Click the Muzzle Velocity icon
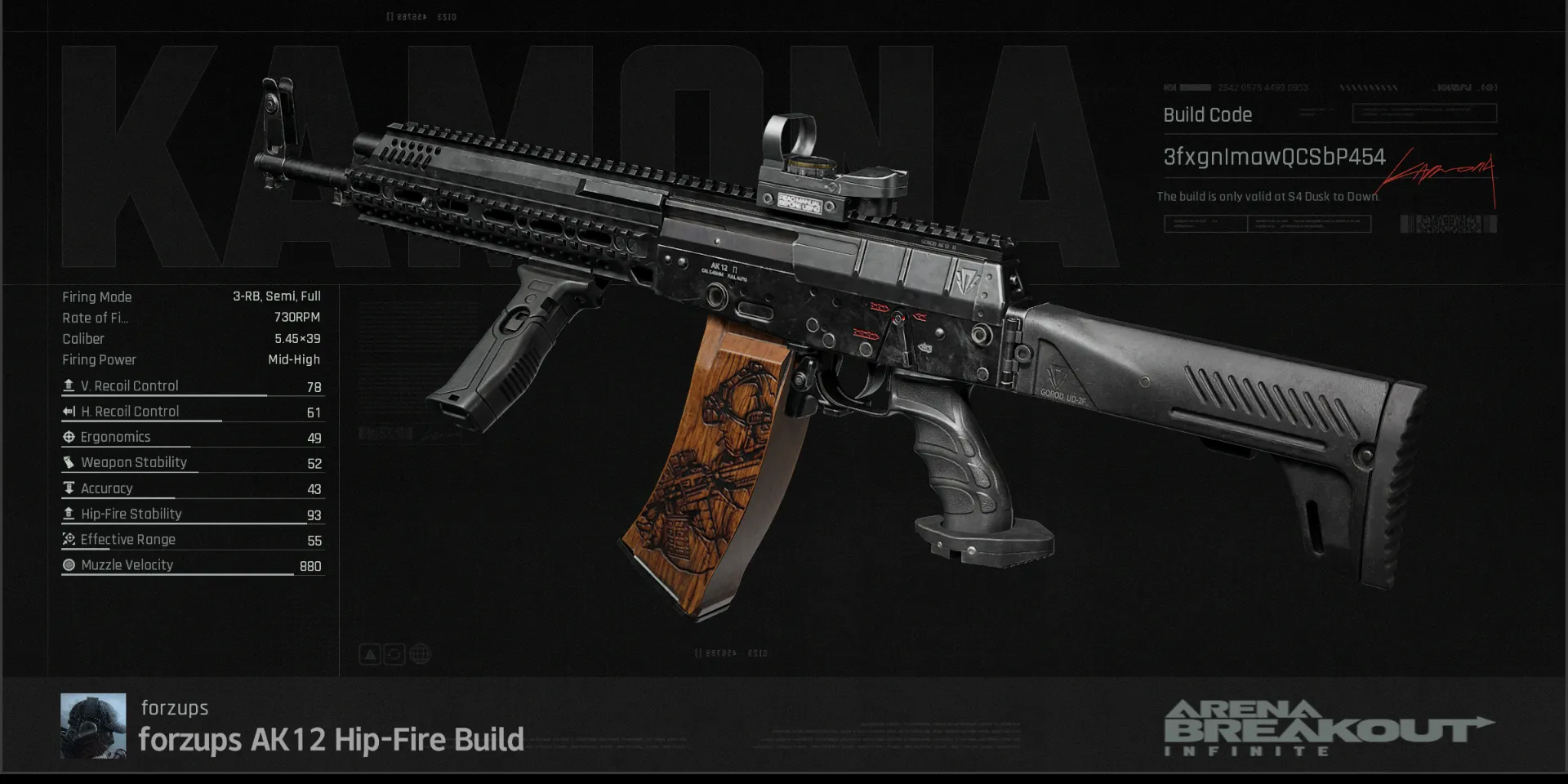This screenshot has height=784, width=1568. tap(69, 564)
